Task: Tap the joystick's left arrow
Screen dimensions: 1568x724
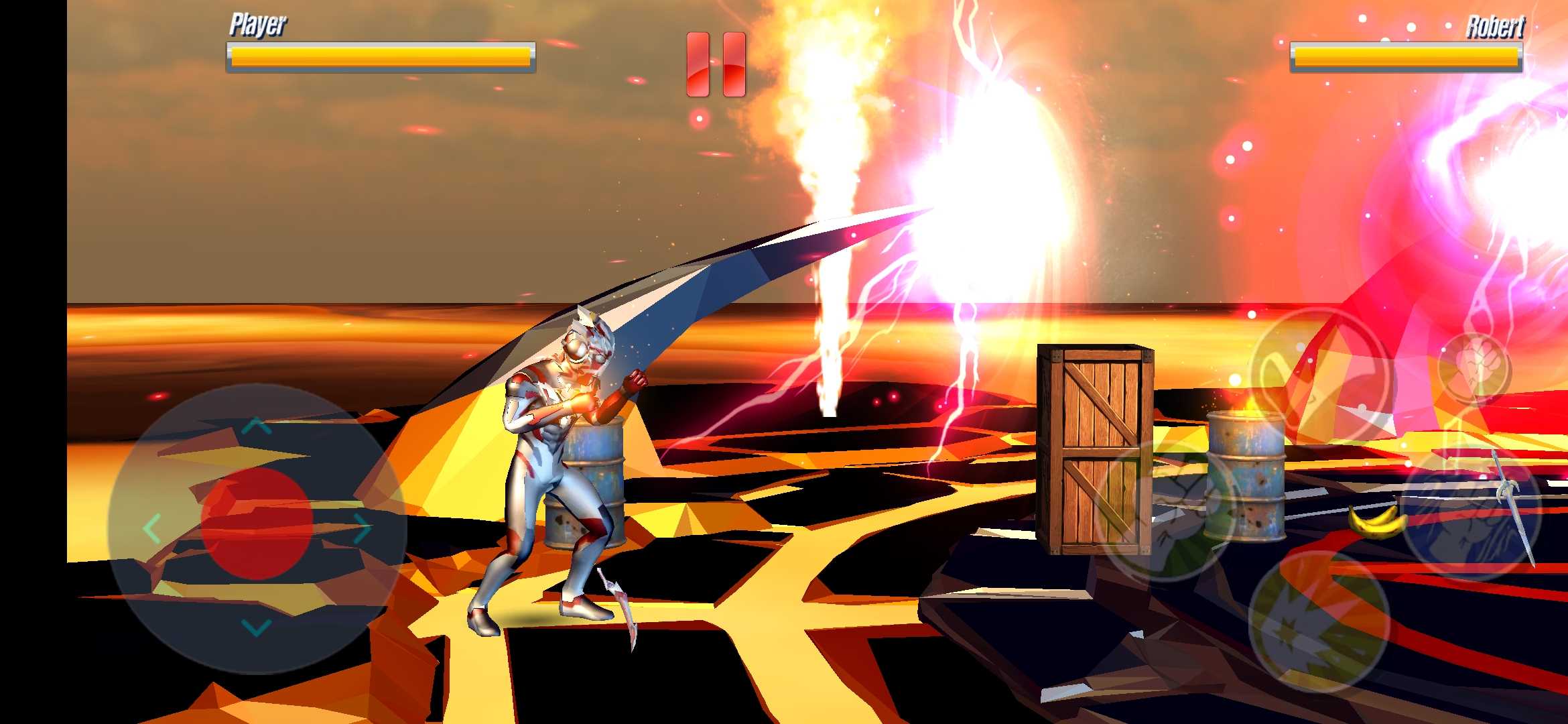Action: click(x=152, y=529)
